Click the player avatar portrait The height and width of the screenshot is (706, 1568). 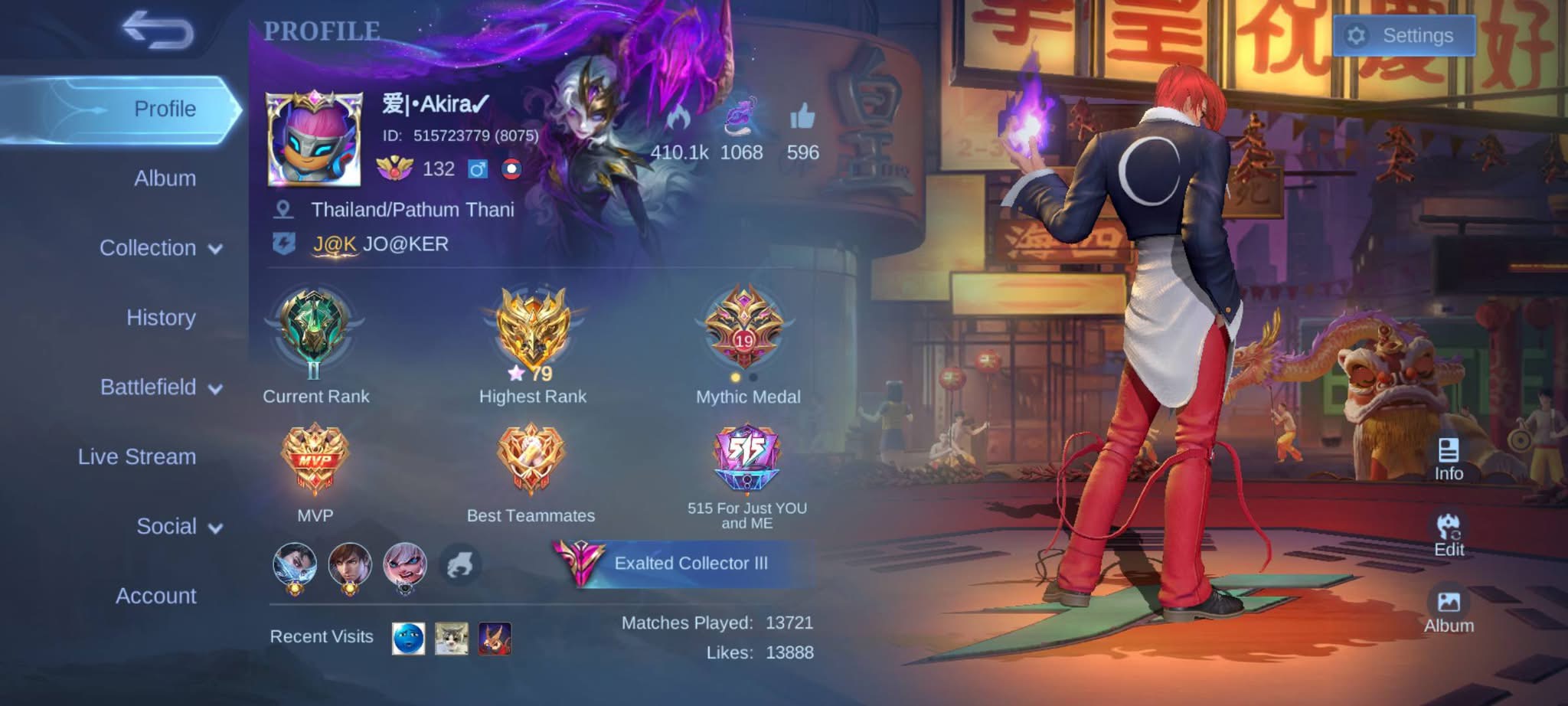314,139
